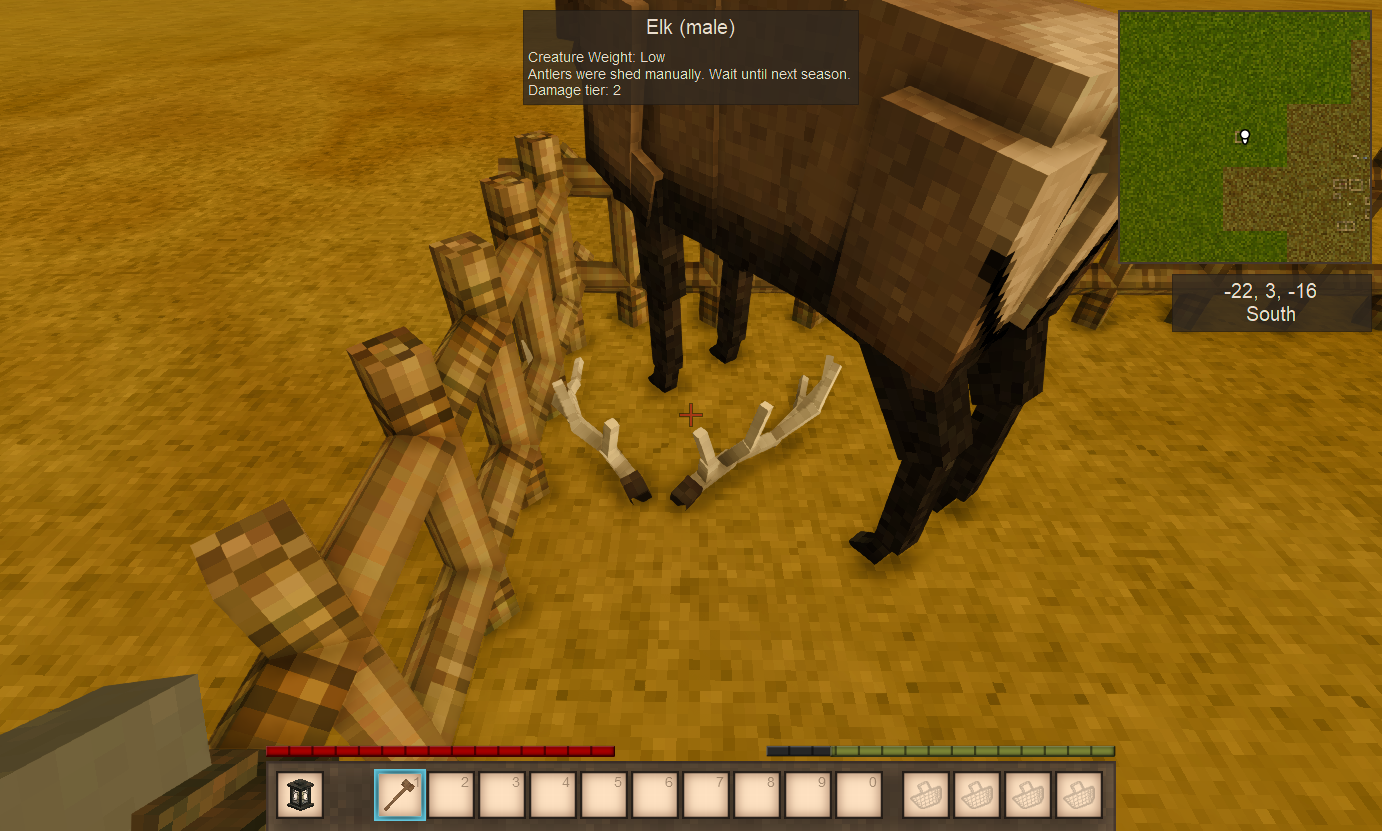
Task: Select hotbar slot 9
Action: [x=808, y=794]
